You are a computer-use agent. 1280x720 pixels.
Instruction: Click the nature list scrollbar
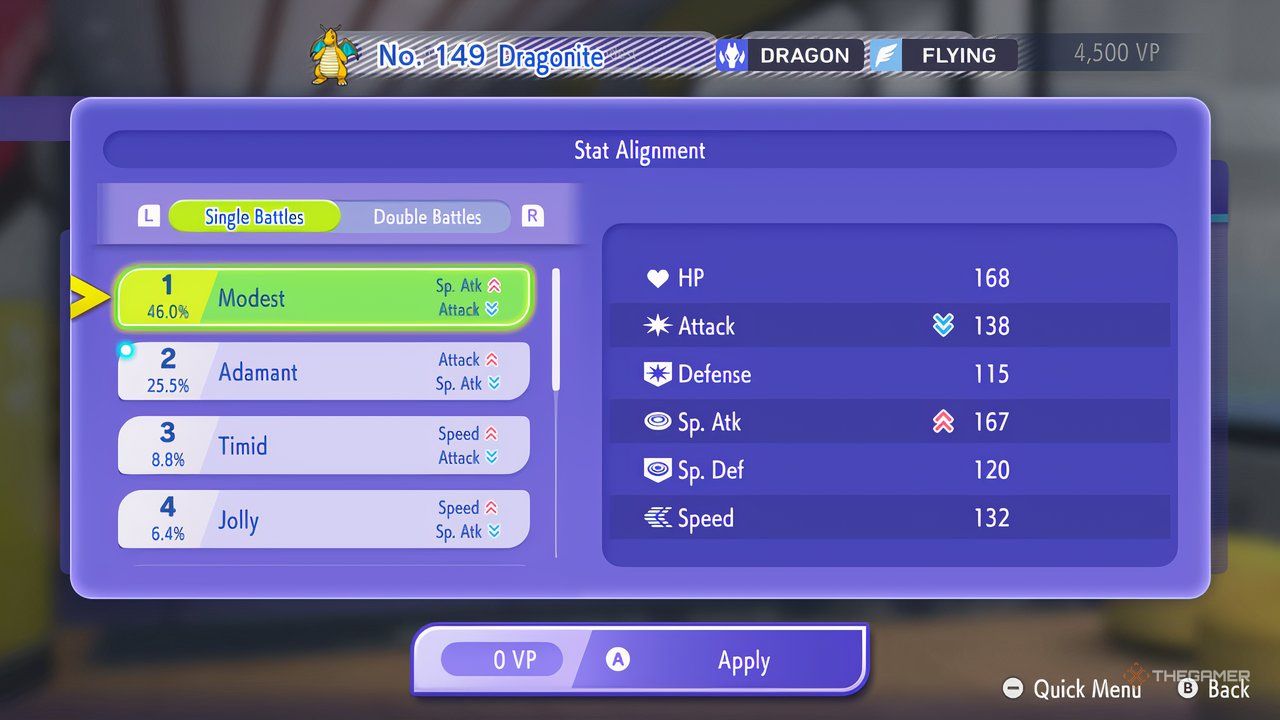tap(556, 330)
